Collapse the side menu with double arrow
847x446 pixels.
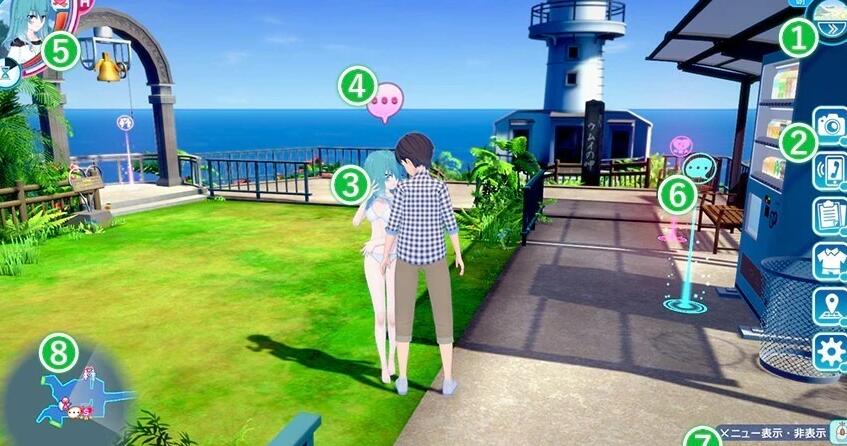[830, 28]
